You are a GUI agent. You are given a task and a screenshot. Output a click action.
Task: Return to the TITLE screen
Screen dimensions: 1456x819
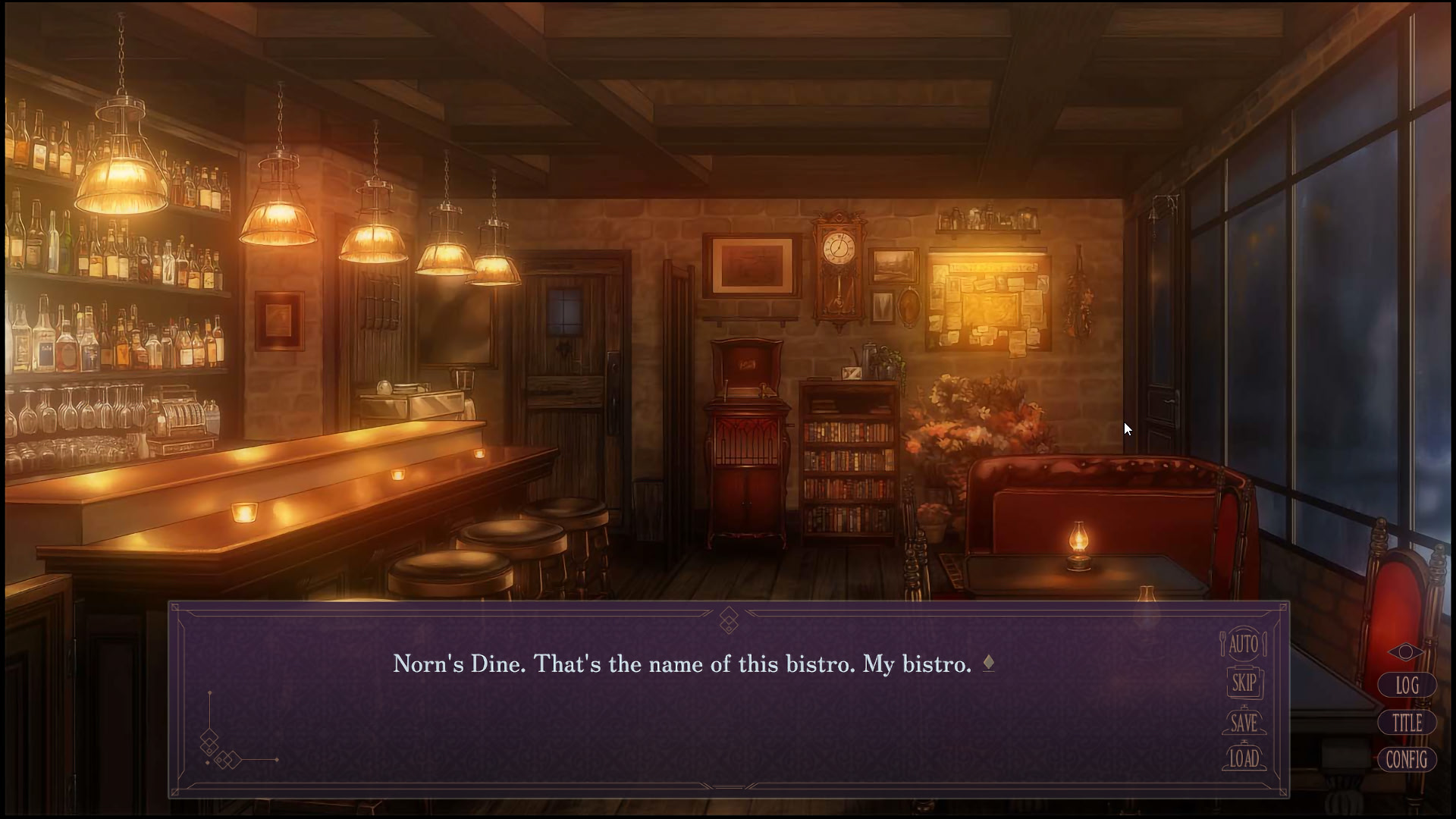[1407, 723]
